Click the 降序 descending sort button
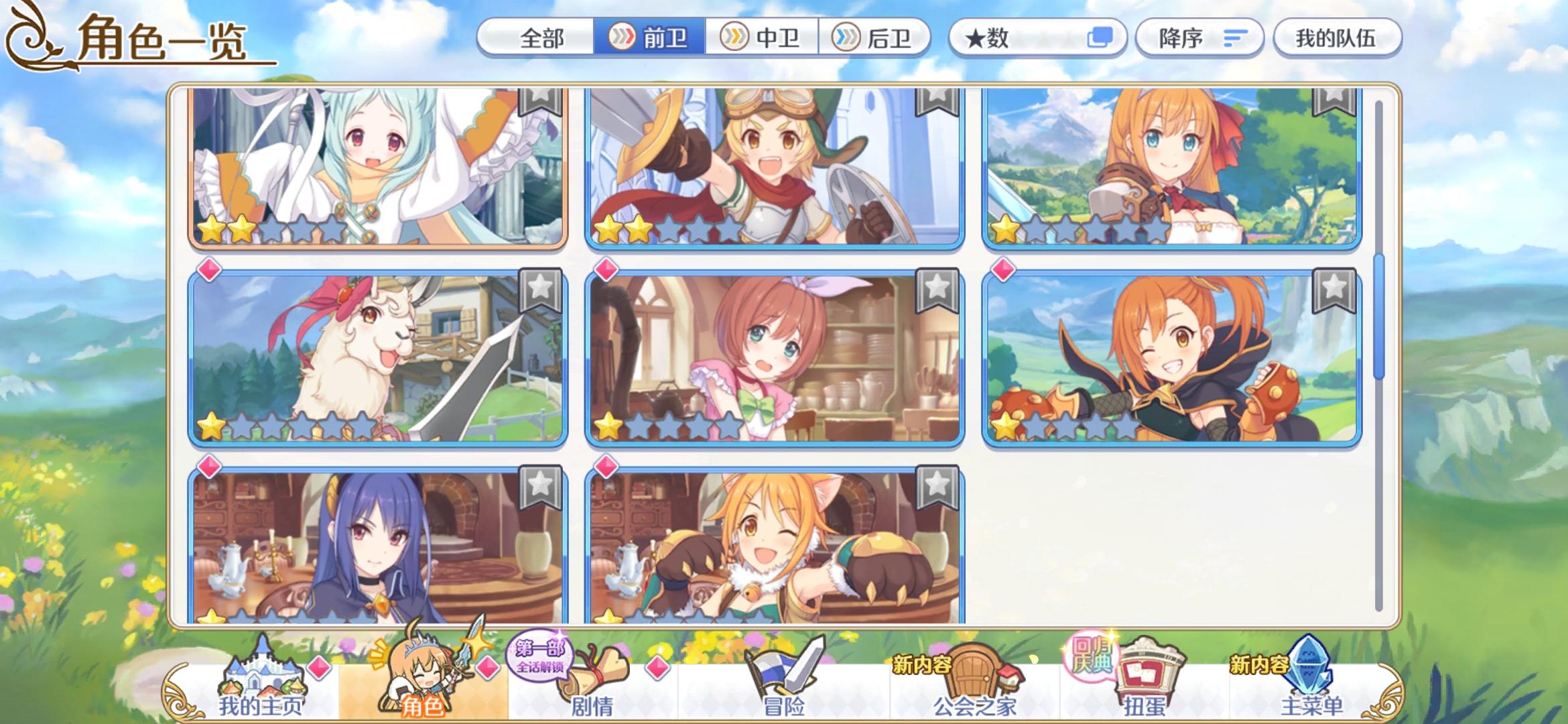The height and width of the screenshot is (724, 1568). pyautogui.click(x=1199, y=38)
